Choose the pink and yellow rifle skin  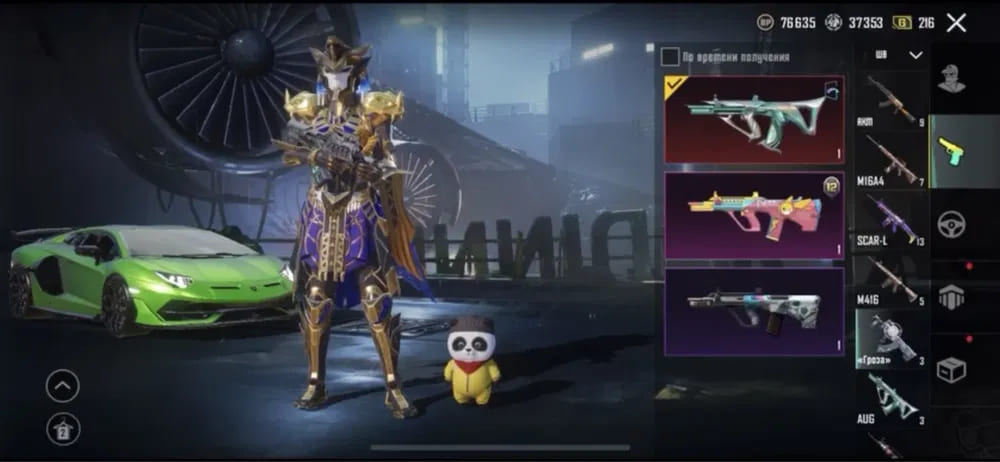coord(754,216)
